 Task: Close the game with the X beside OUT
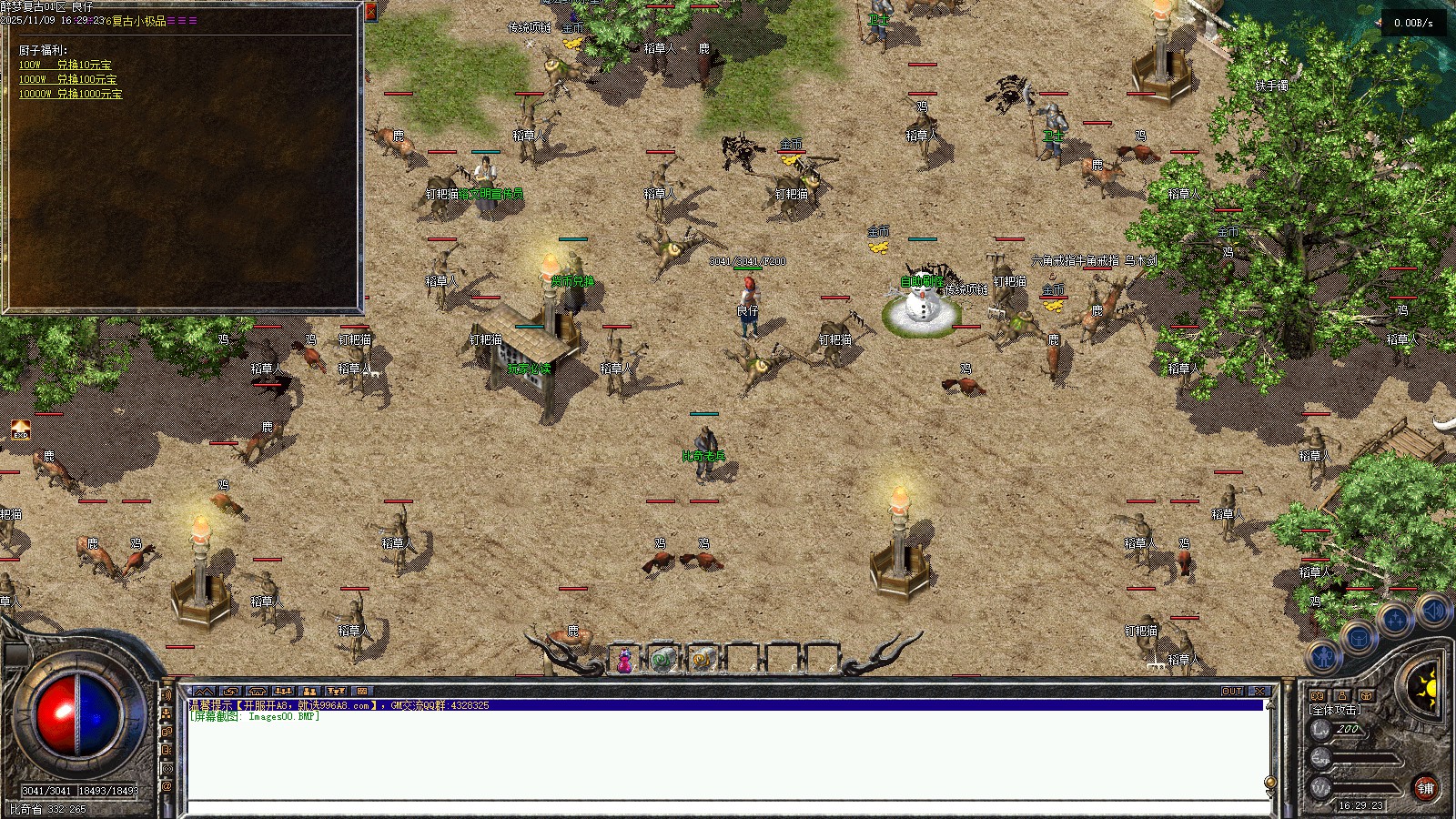pyautogui.click(x=1259, y=692)
